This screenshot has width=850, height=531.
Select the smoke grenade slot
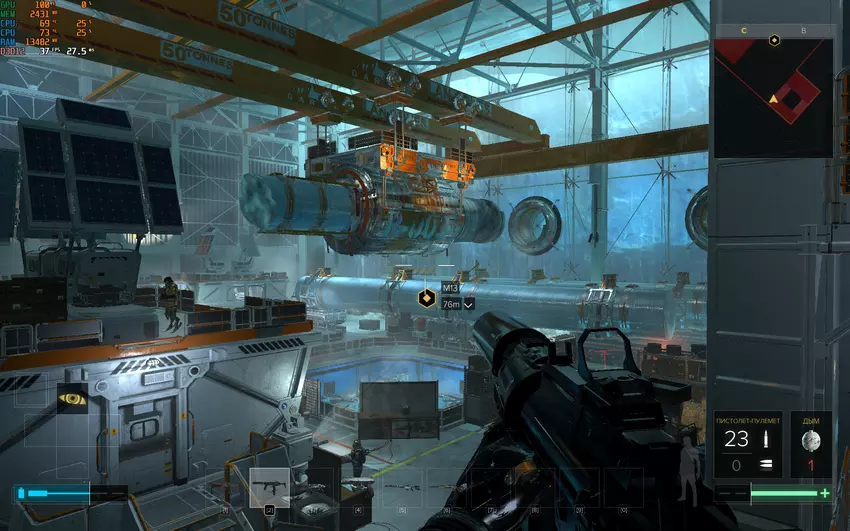pos(811,444)
